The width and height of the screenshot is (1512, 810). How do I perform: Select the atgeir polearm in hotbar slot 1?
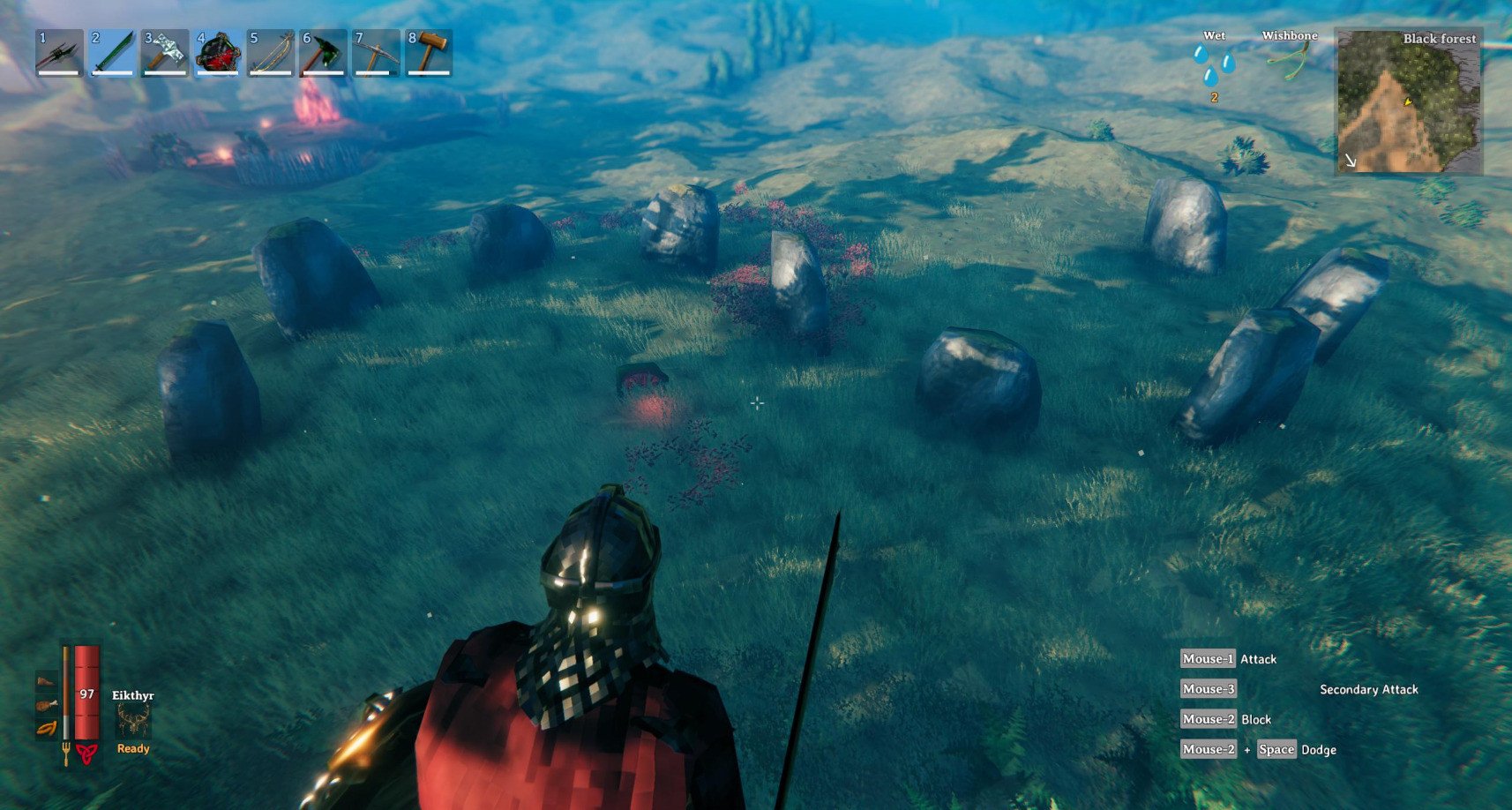[x=59, y=53]
